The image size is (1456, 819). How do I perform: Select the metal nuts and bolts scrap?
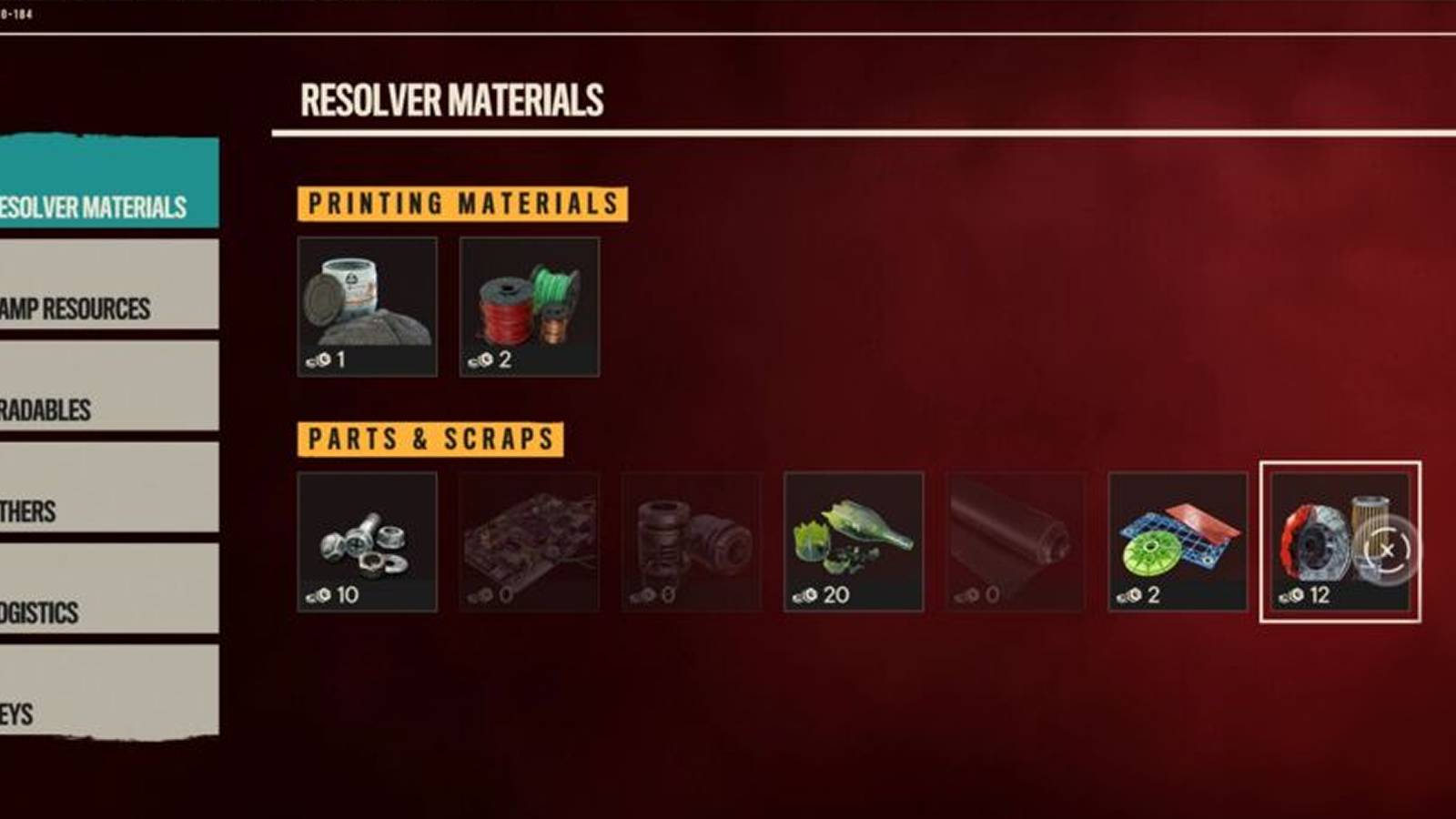[x=368, y=544]
